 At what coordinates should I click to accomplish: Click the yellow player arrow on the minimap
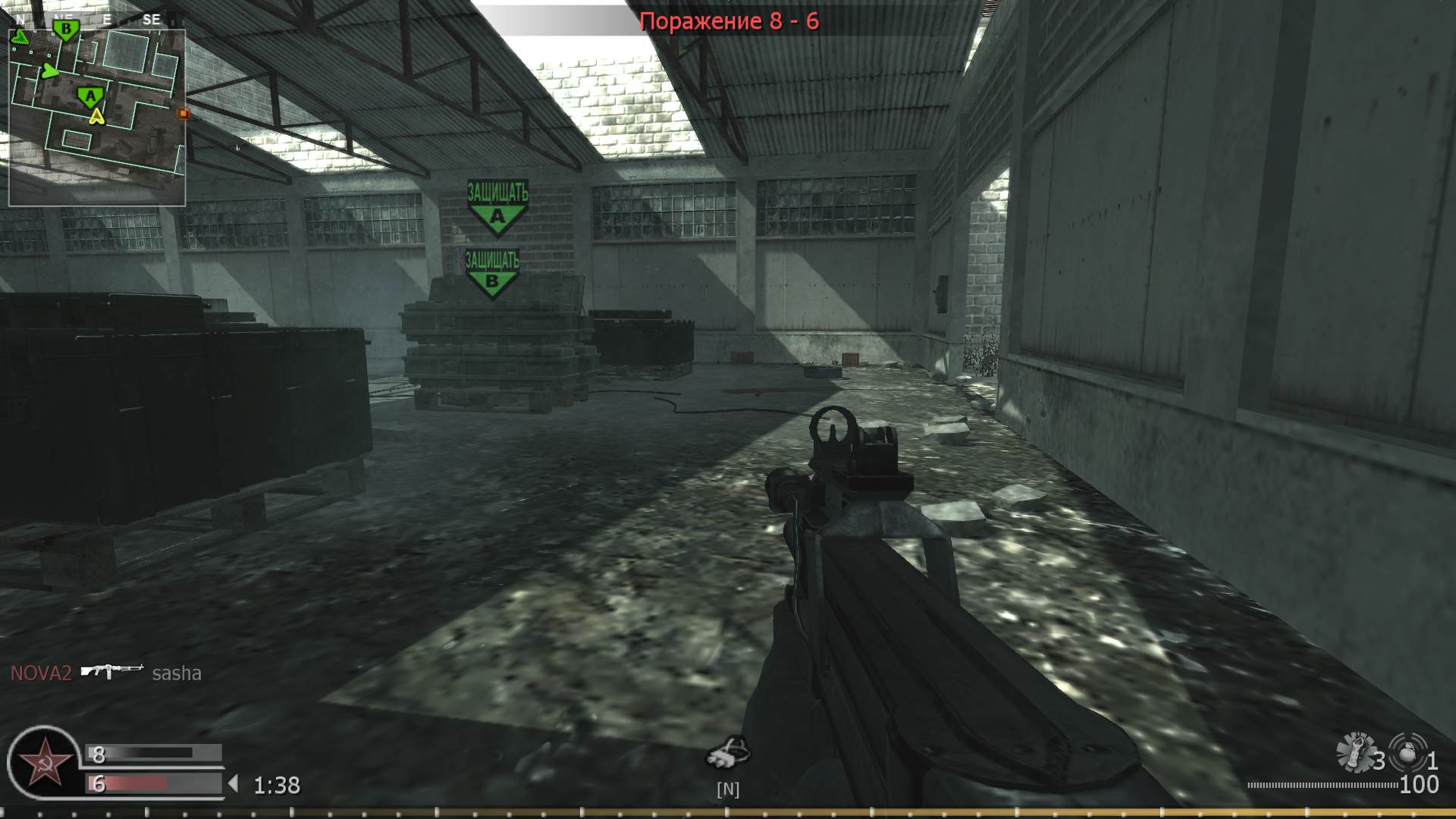tap(96, 115)
